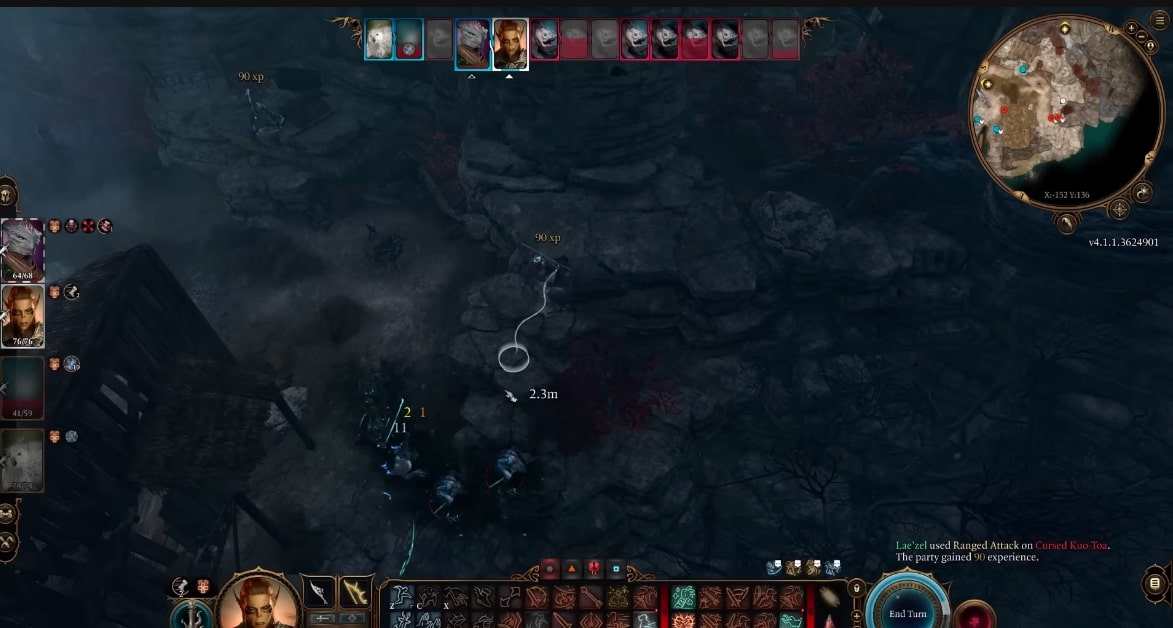
Task: Choose the ranged bow weapon slot
Action: pos(356,592)
